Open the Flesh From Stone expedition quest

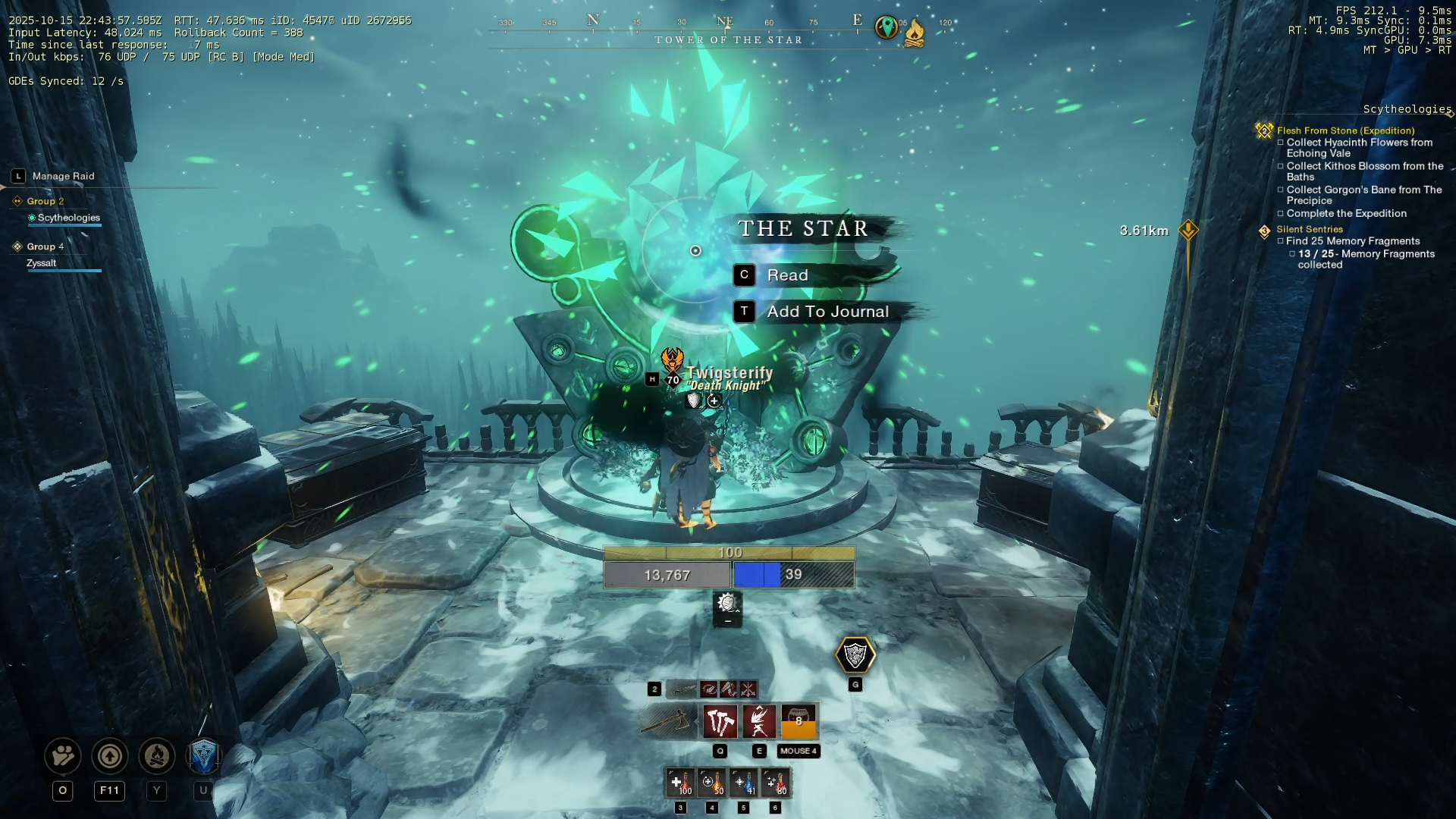(x=1345, y=130)
